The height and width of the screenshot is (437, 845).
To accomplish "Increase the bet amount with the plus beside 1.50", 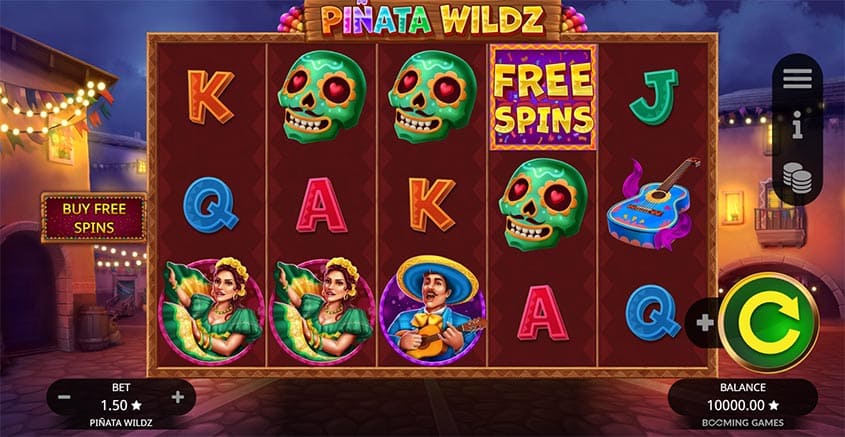I will click(x=178, y=397).
